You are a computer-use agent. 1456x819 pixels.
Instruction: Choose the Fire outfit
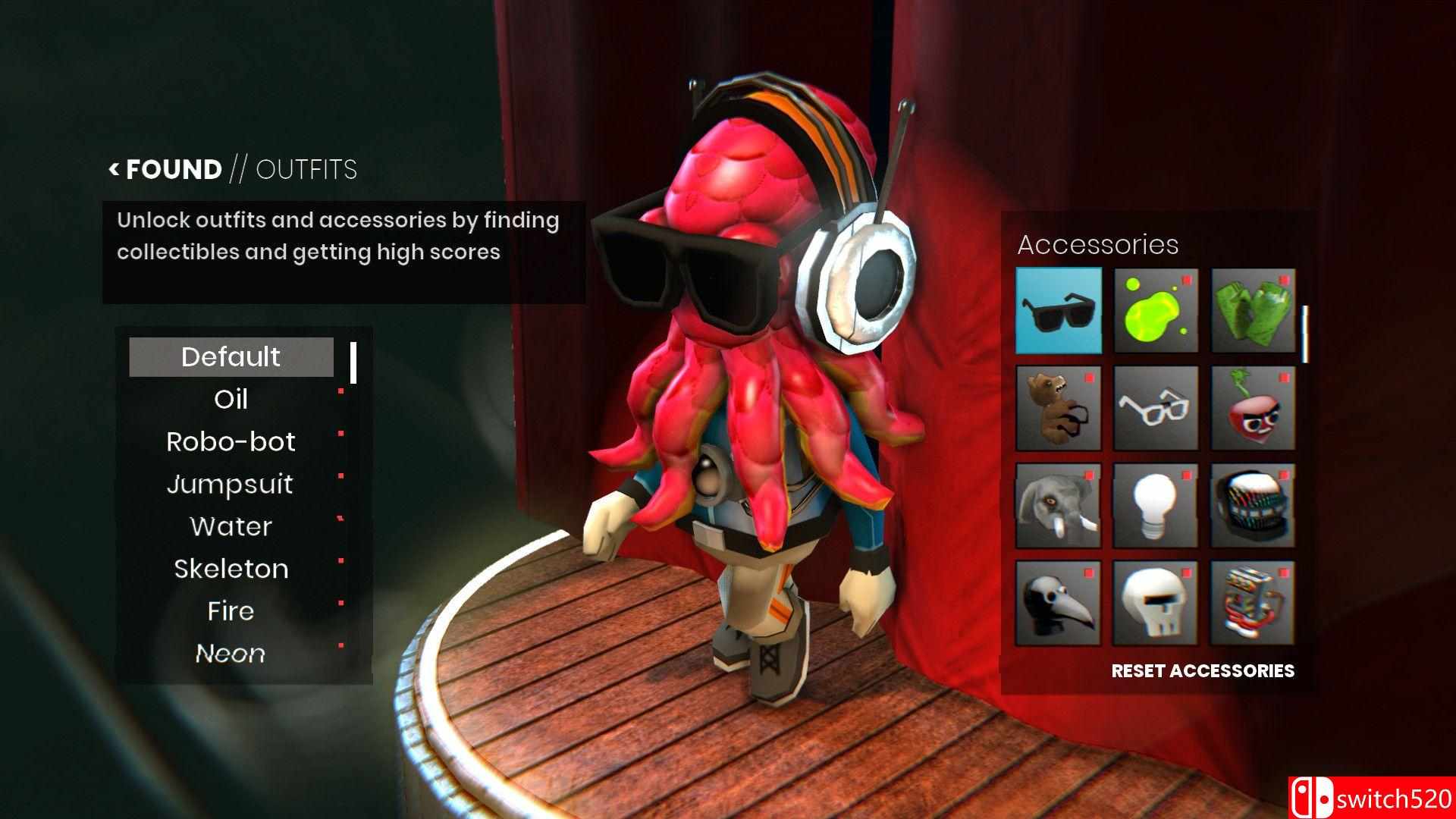(x=231, y=611)
